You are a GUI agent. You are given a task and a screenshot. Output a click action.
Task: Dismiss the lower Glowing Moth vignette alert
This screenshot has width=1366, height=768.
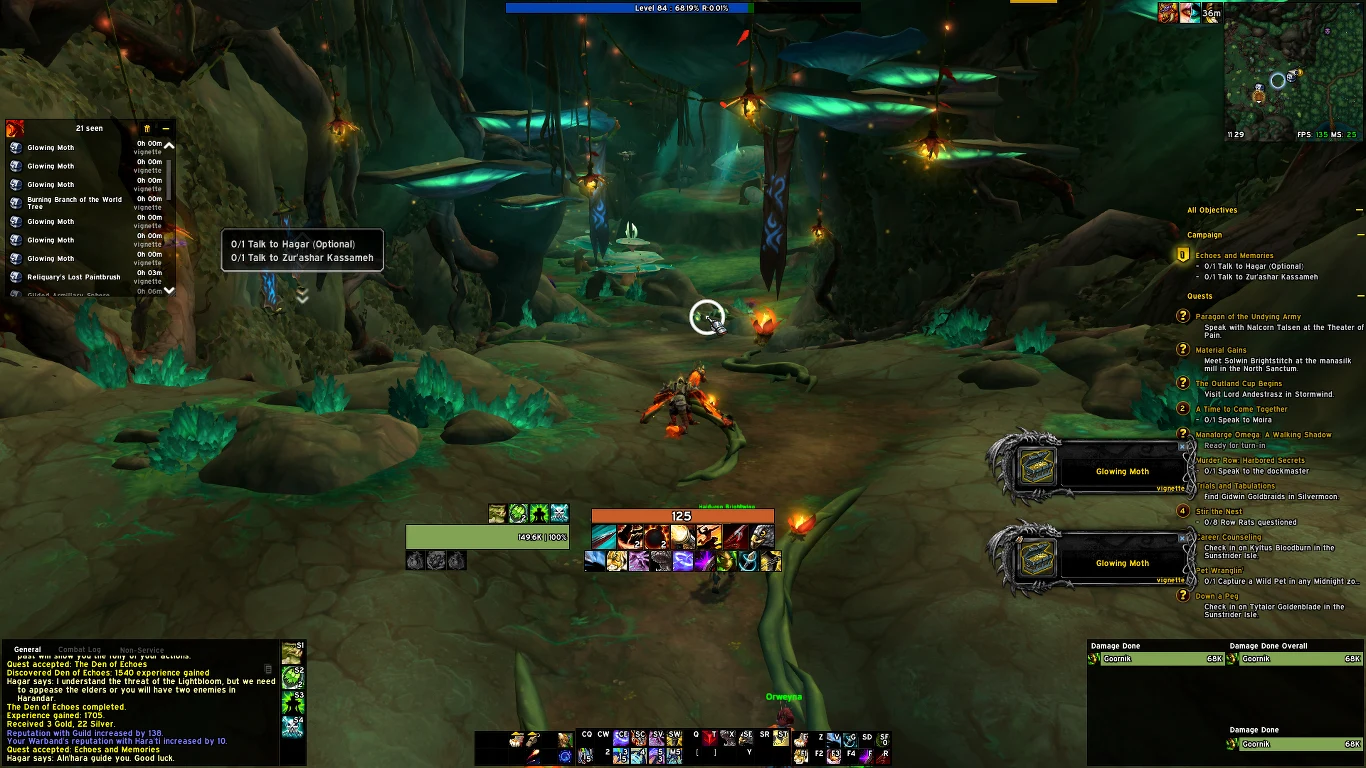click(1181, 539)
